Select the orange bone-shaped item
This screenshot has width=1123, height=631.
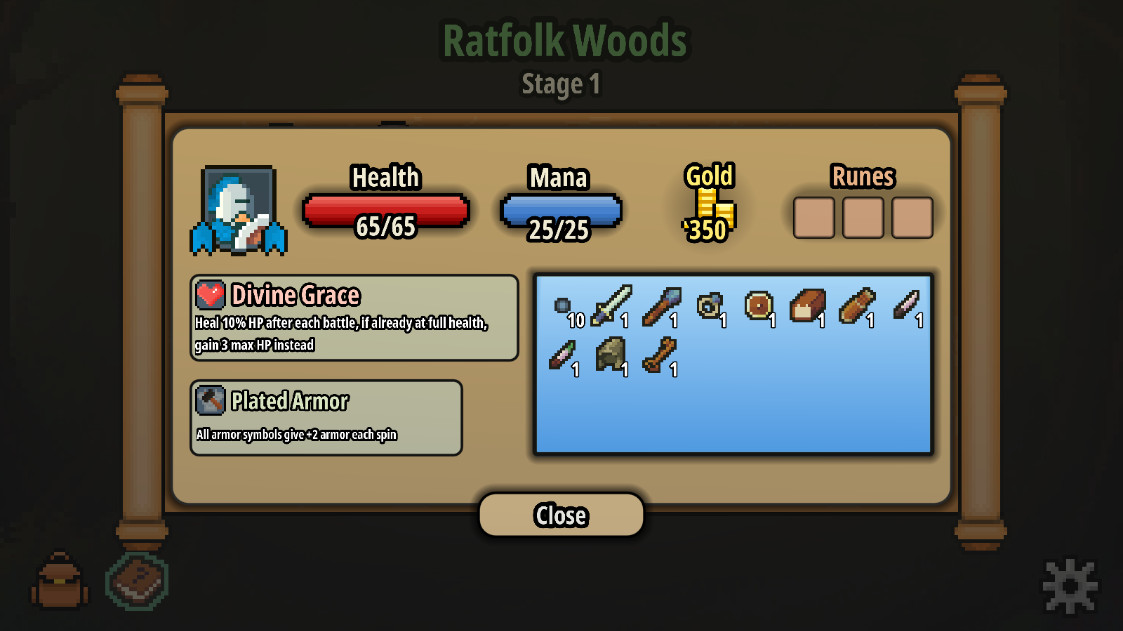660,354
